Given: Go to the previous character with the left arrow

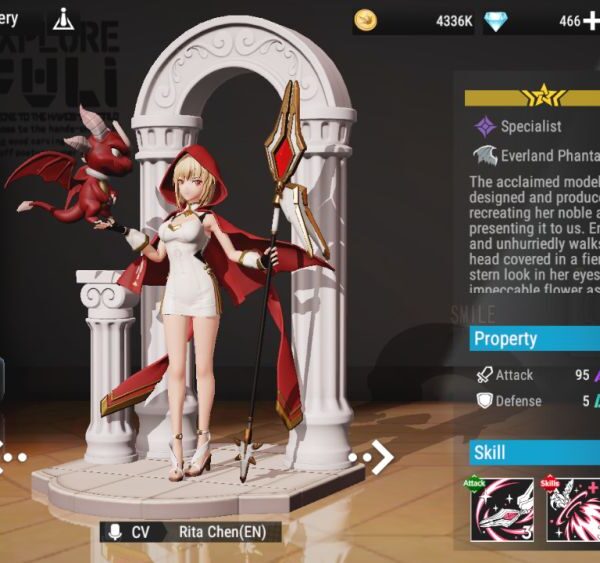Looking at the screenshot, I should pyautogui.click(x=4, y=456).
